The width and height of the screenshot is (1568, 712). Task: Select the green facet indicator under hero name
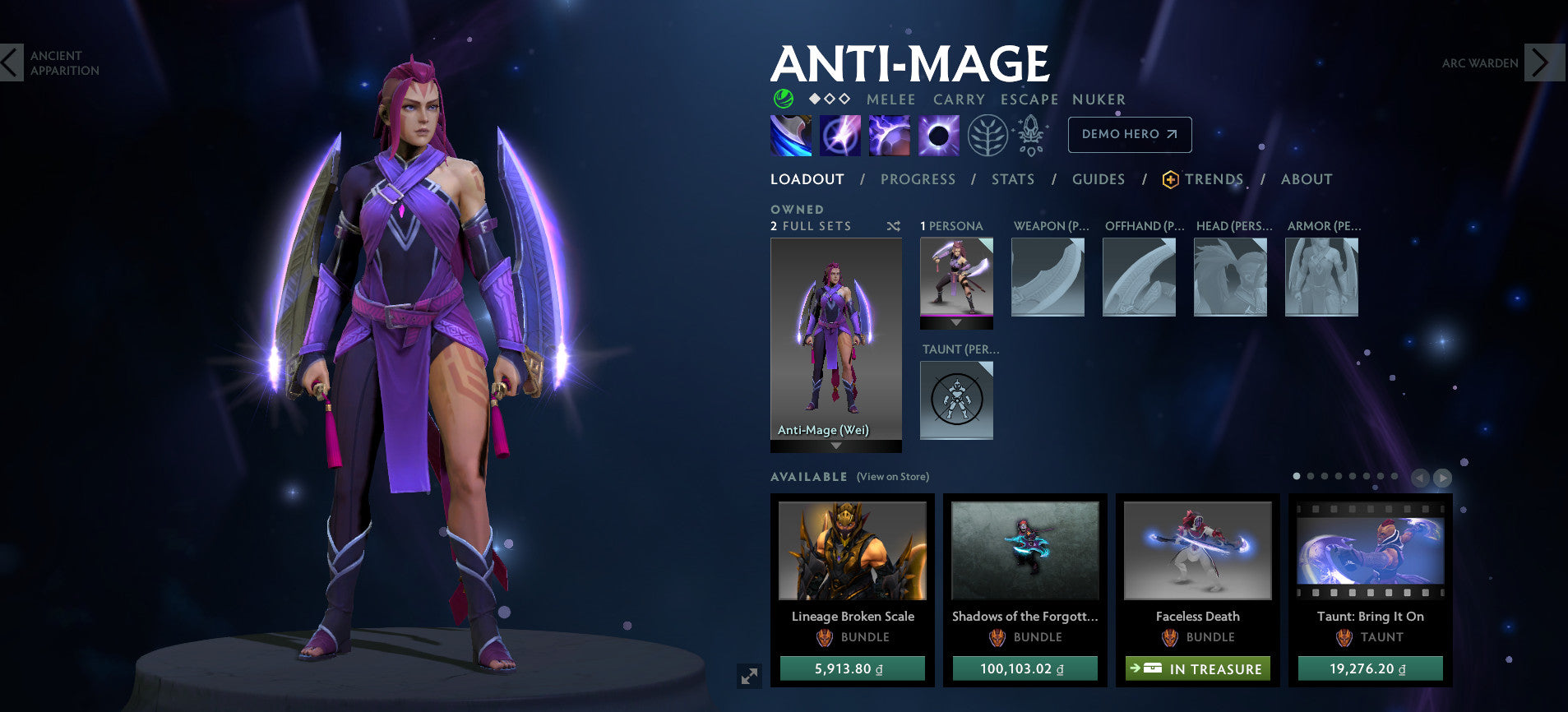(x=784, y=99)
